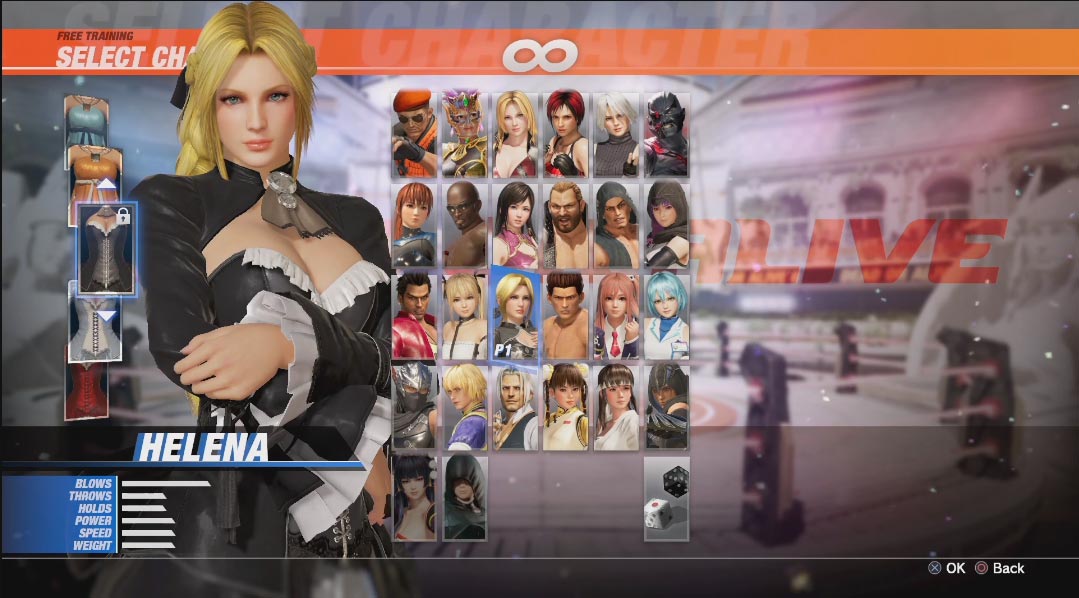Select Helena's portrait marked P1
The image size is (1079, 598).
click(x=516, y=316)
